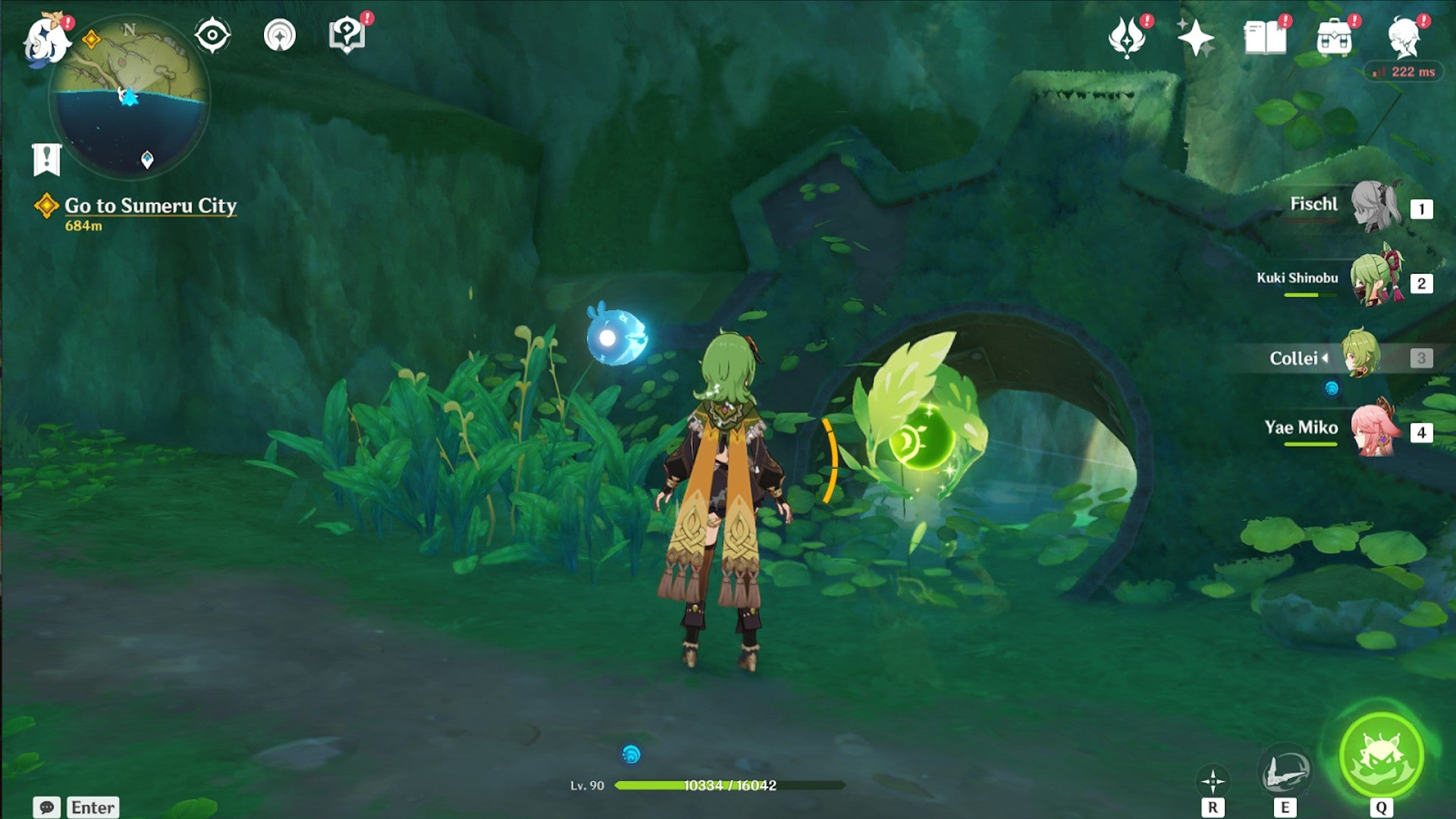Open the Wish four-pointed star icon
The image size is (1456, 819).
click(1196, 38)
